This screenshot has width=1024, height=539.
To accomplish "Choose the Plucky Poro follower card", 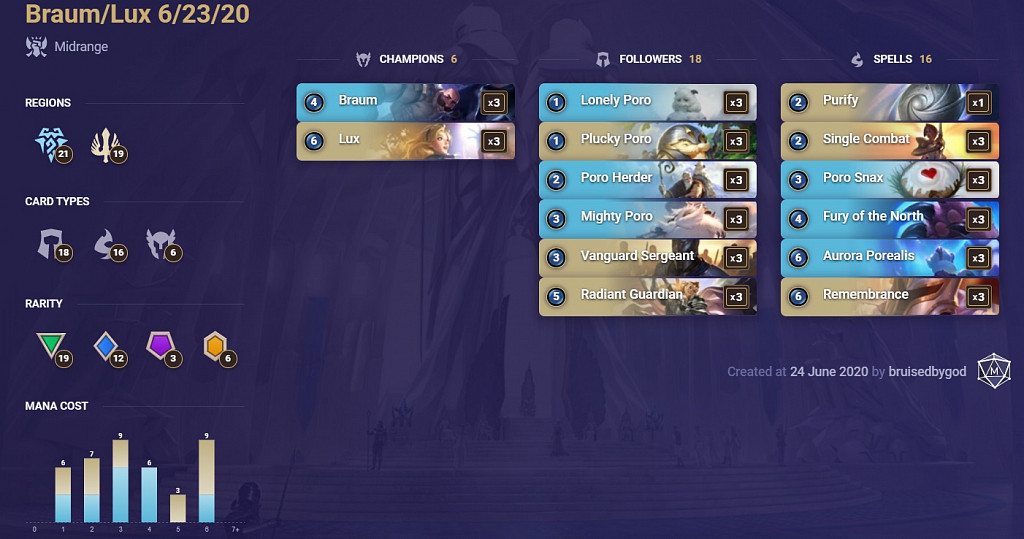I will pos(647,140).
